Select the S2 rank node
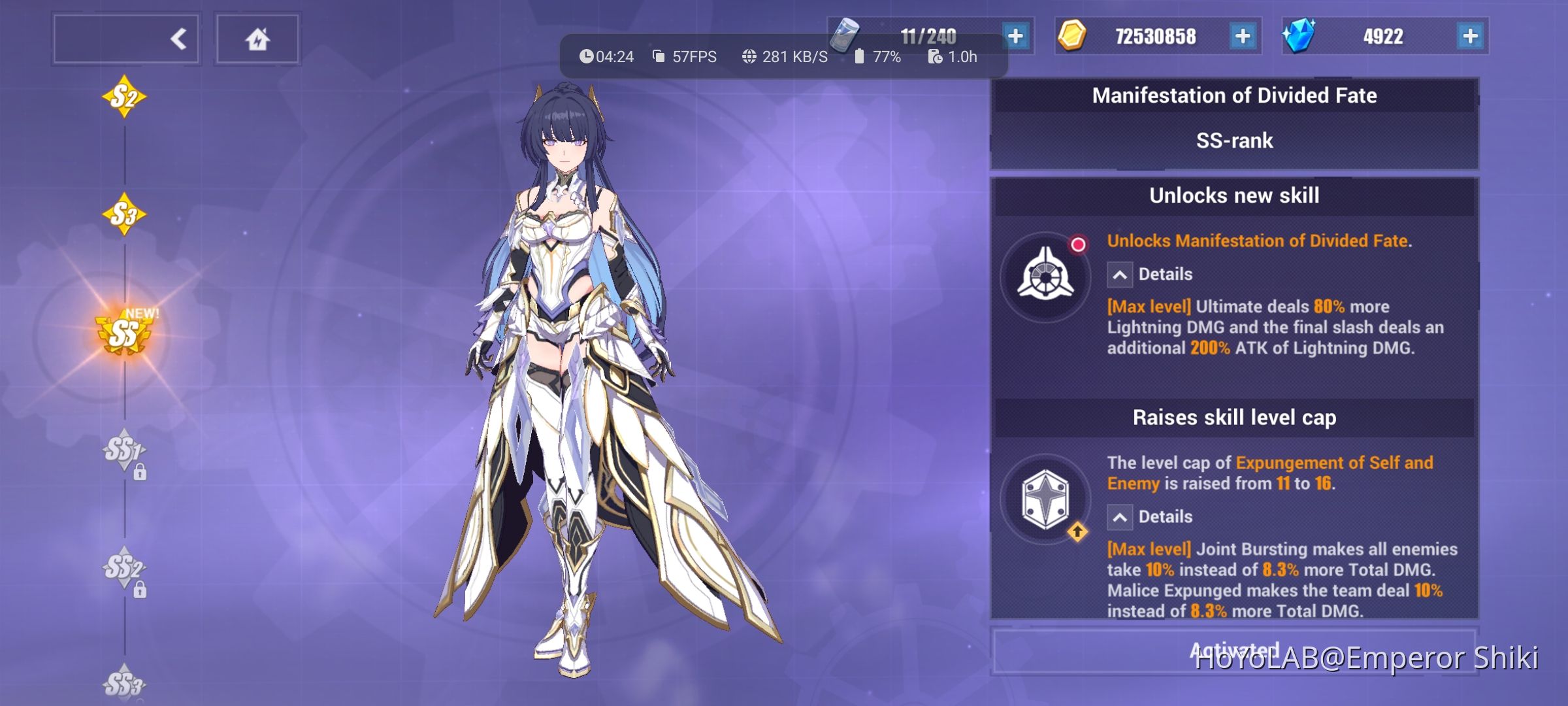 [x=124, y=97]
